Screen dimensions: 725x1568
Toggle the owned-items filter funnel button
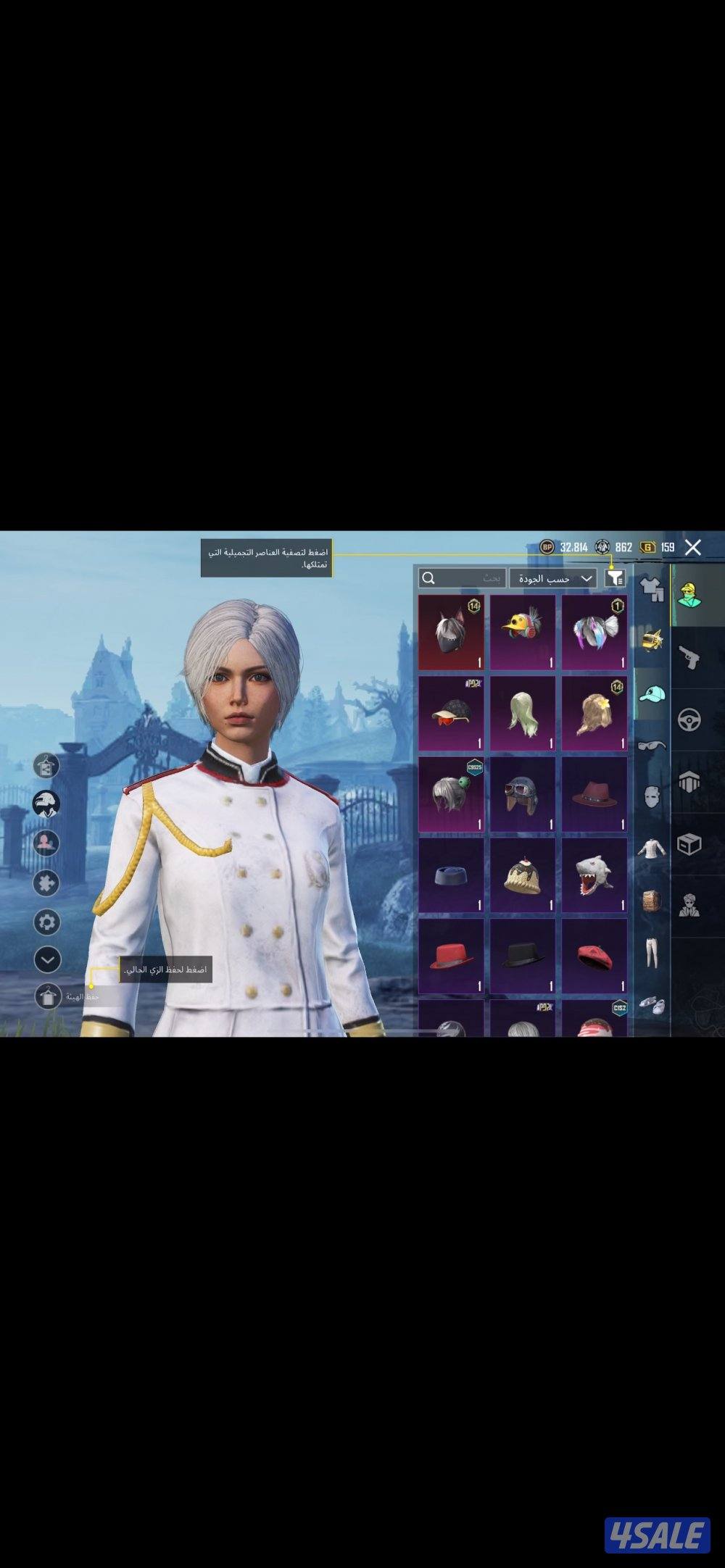[x=615, y=577]
